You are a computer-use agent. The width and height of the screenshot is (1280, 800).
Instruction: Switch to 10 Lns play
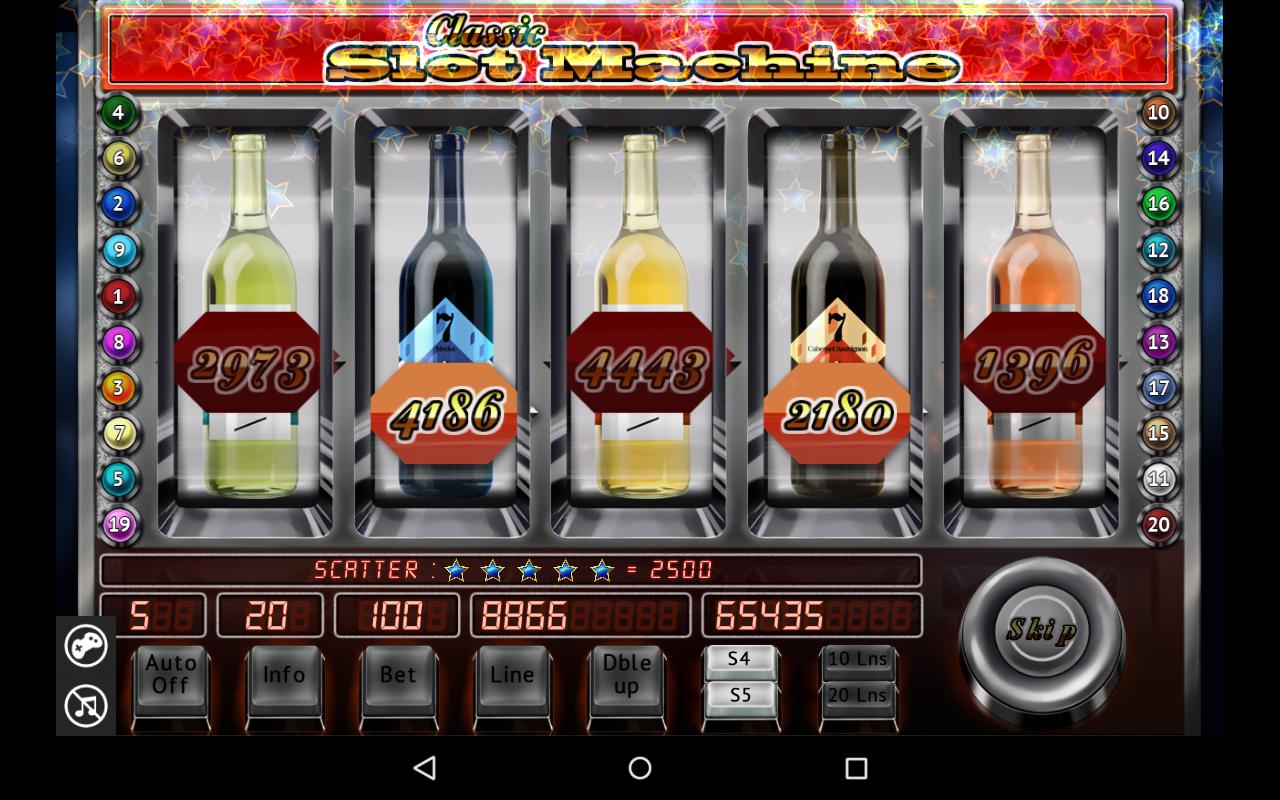[859, 658]
